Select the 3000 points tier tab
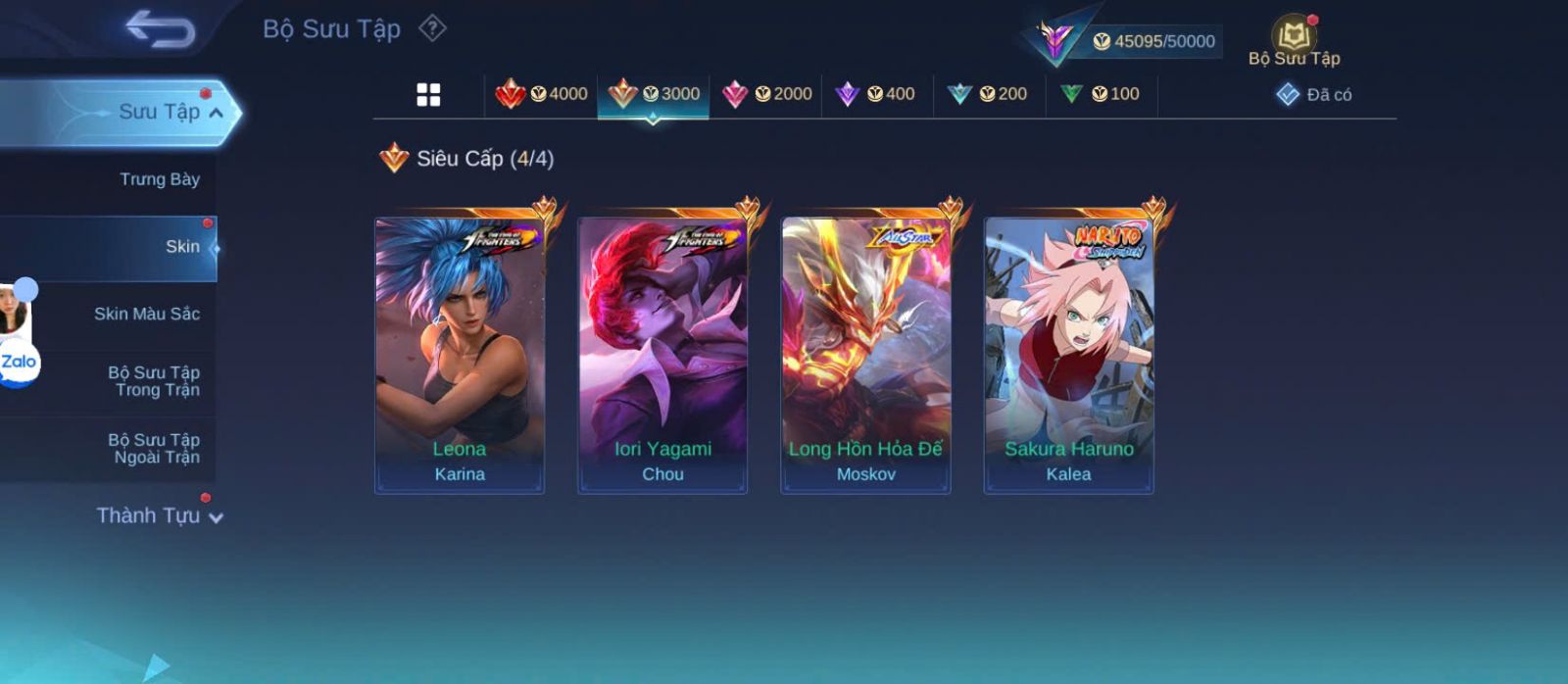Image resolution: width=1568 pixels, height=684 pixels. coord(654,94)
